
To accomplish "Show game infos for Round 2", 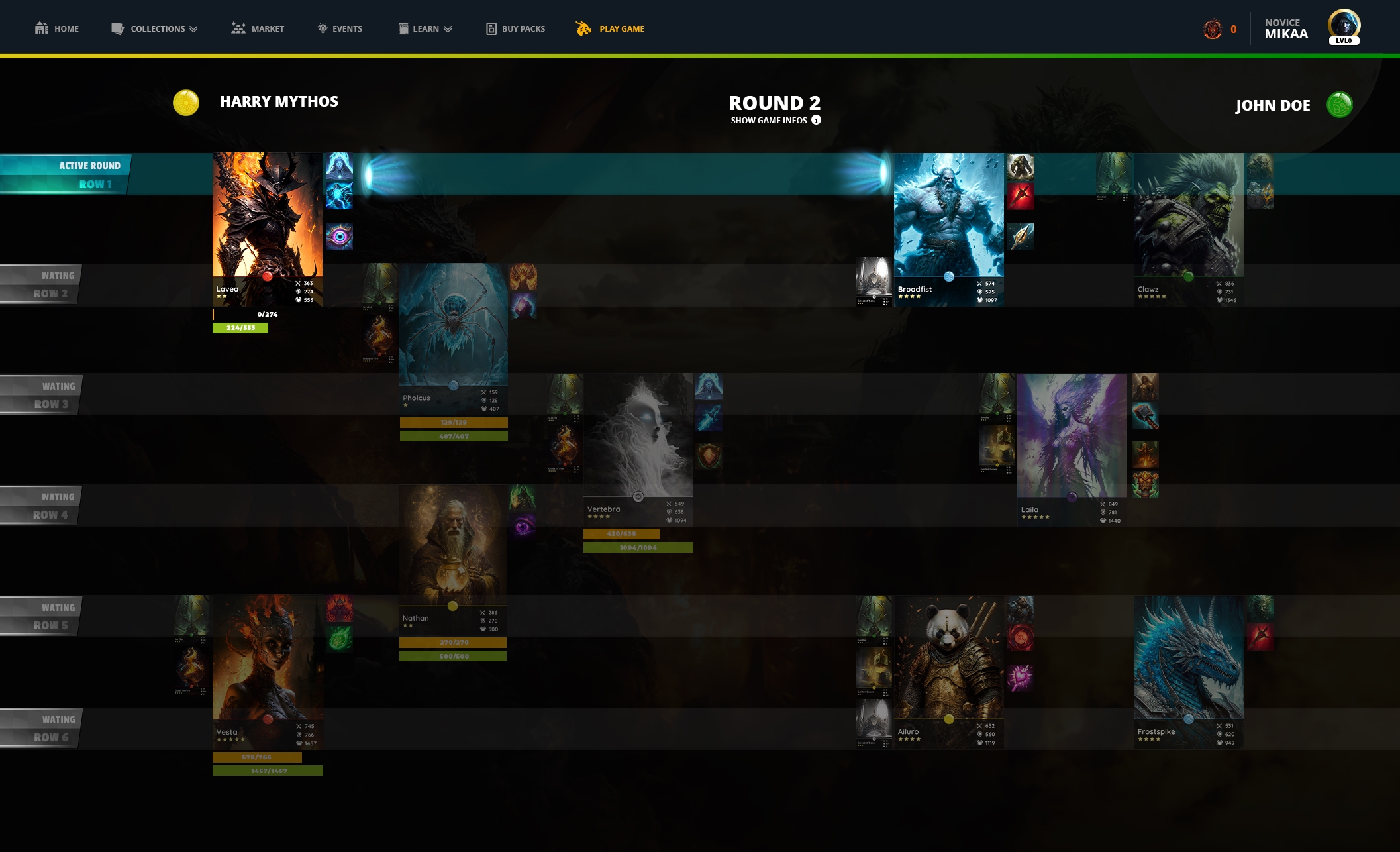I will 775,120.
